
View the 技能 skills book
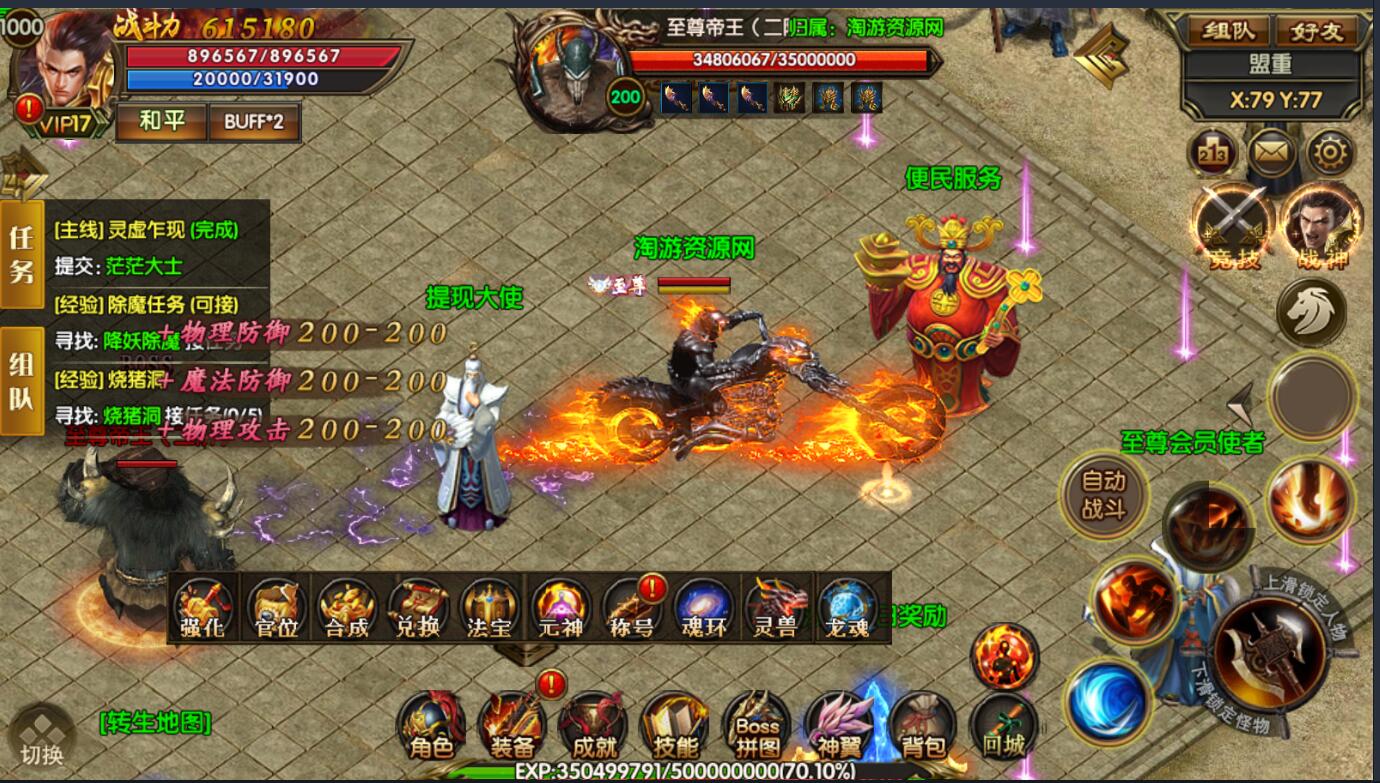pyautogui.click(x=674, y=726)
